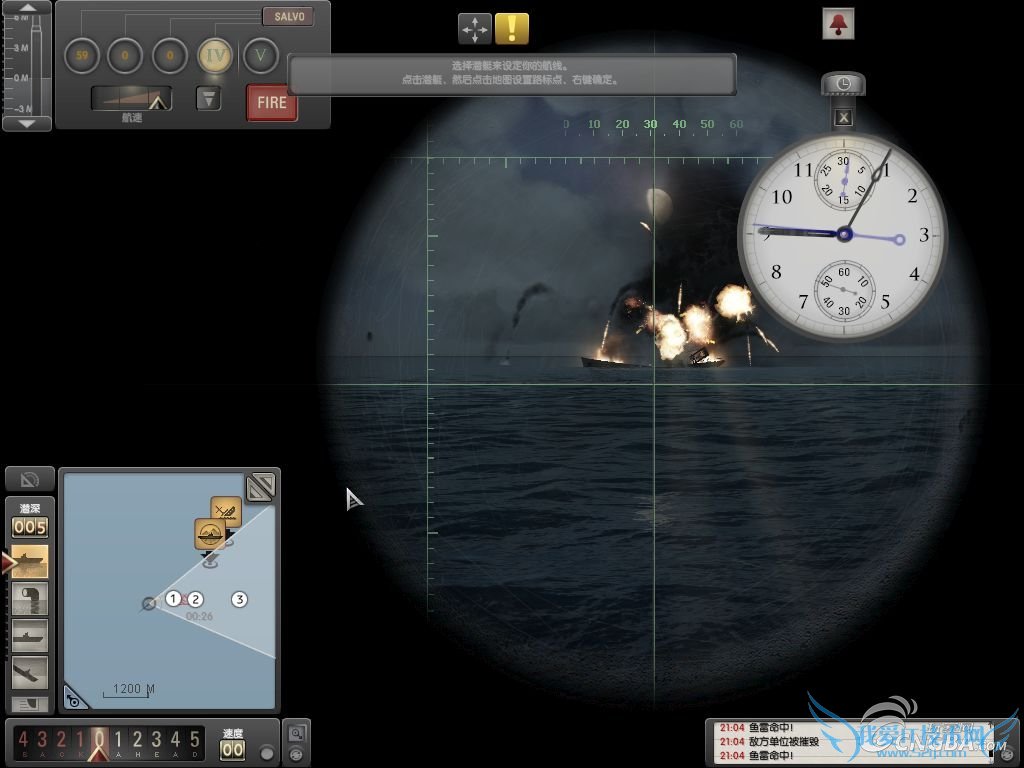
Task: Click the four-arrow move icon
Action: coord(475,28)
